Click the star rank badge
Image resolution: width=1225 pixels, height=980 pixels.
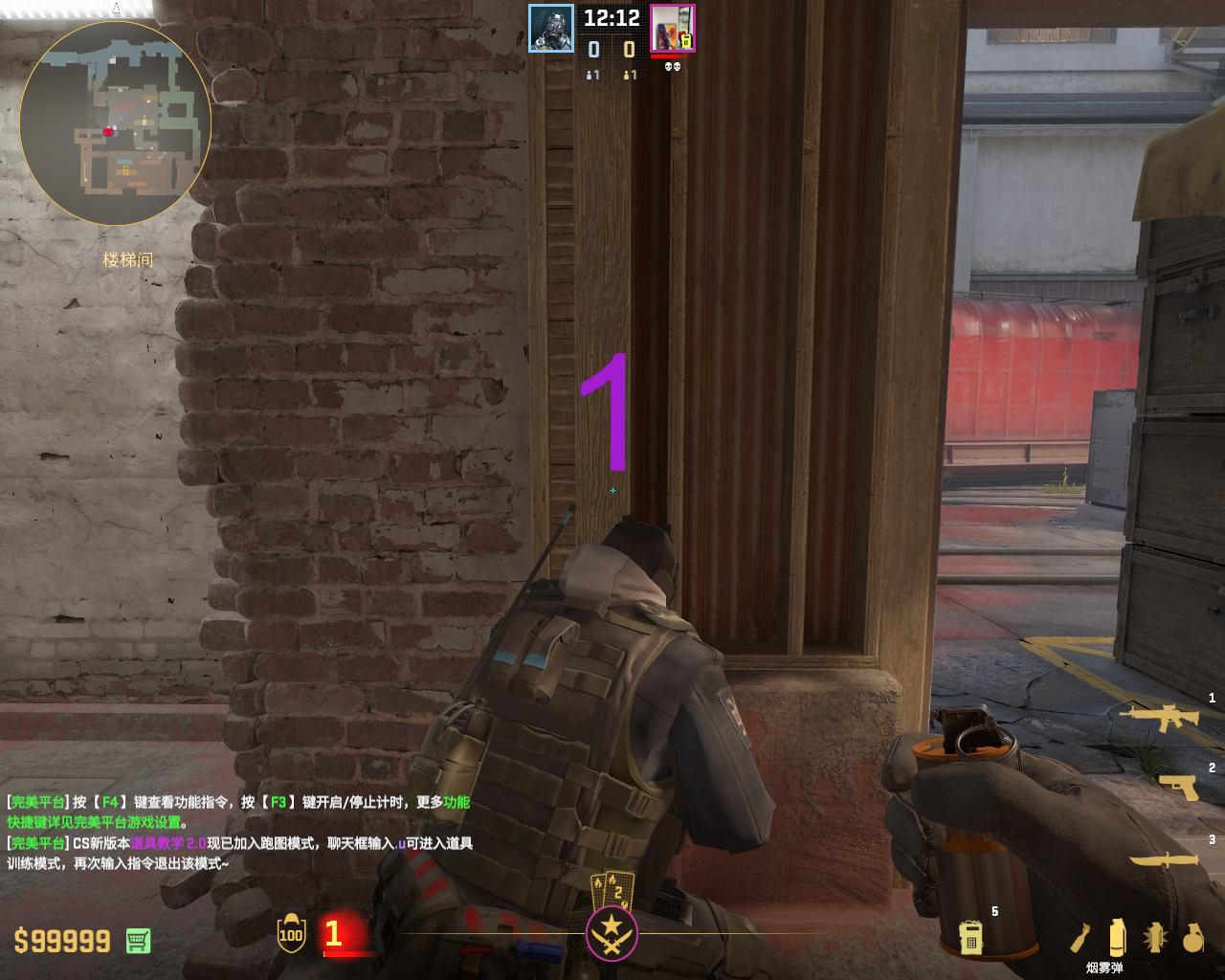(612, 933)
